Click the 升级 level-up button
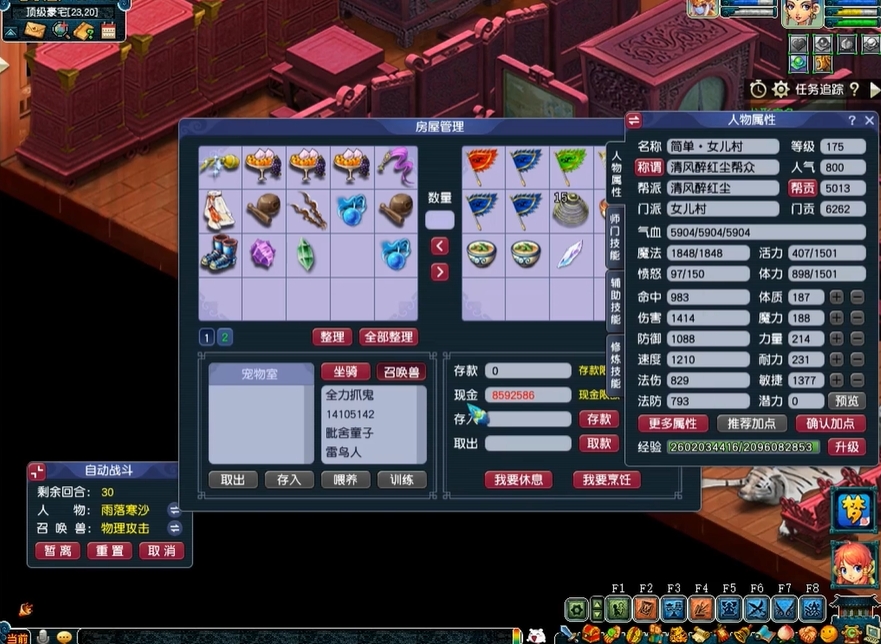 tap(846, 447)
